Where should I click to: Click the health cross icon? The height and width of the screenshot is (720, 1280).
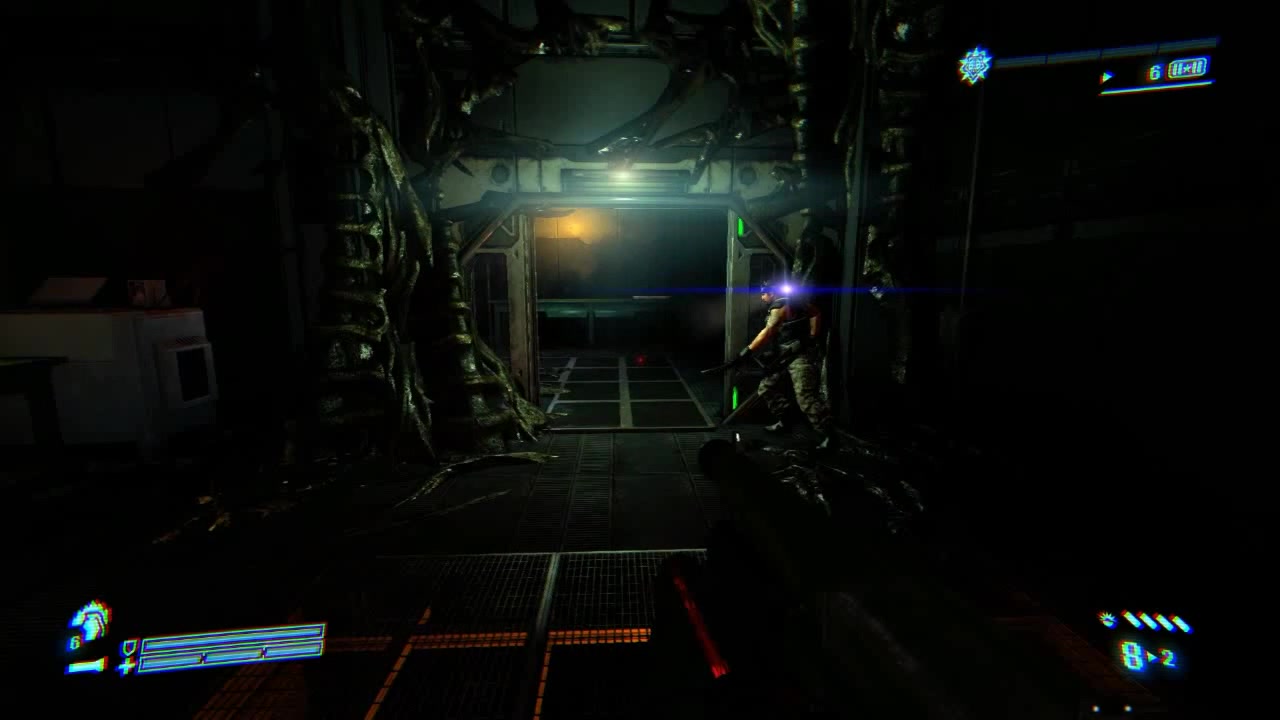(128, 665)
